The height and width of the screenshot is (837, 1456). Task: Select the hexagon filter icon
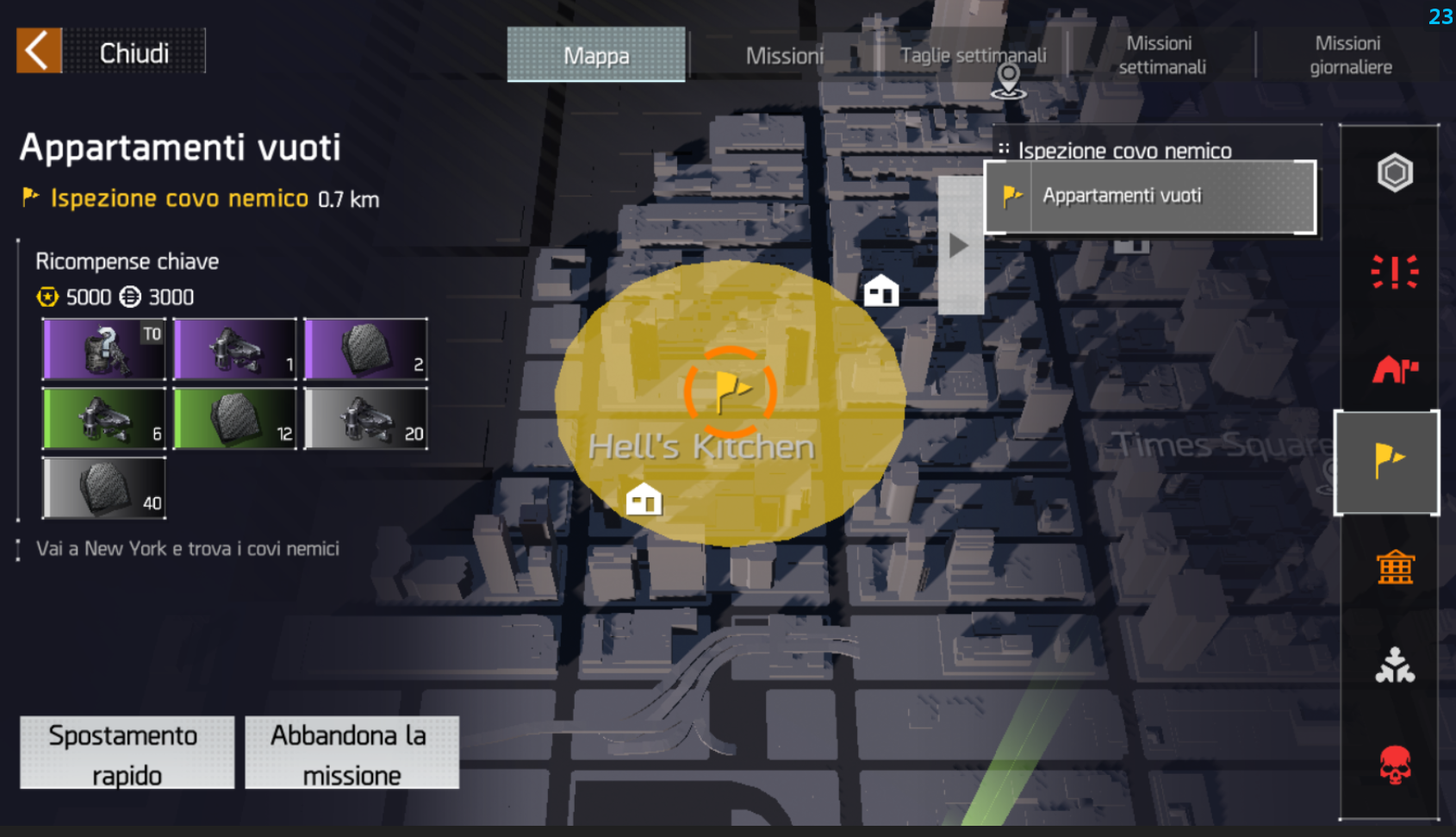pos(1394,173)
